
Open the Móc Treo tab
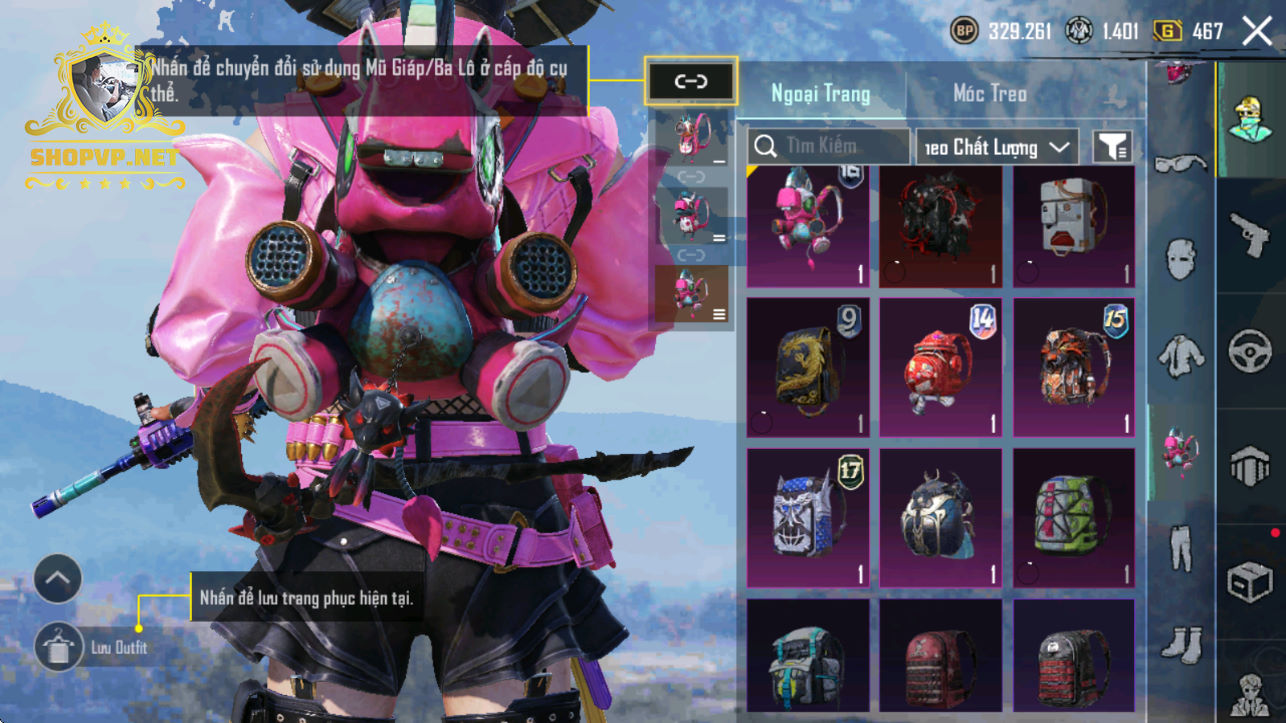(x=989, y=94)
